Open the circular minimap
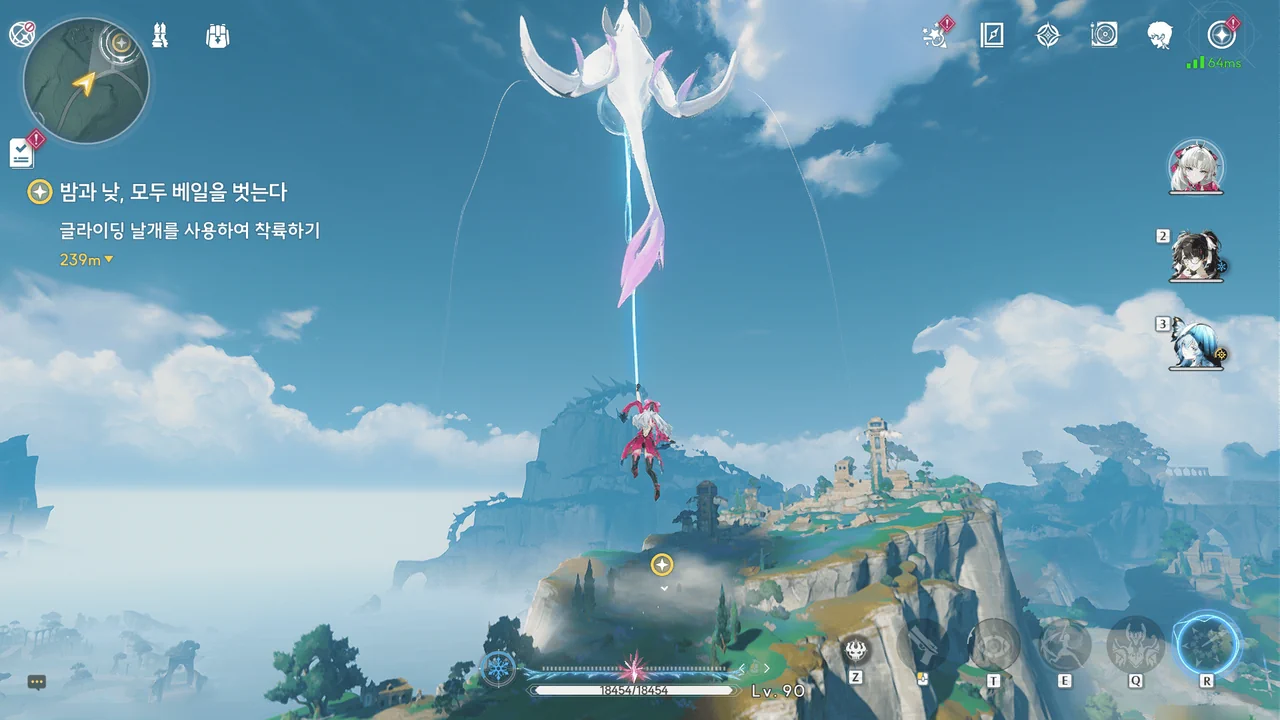This screenshot has height=720, width=1280. (x=86, y=80)
